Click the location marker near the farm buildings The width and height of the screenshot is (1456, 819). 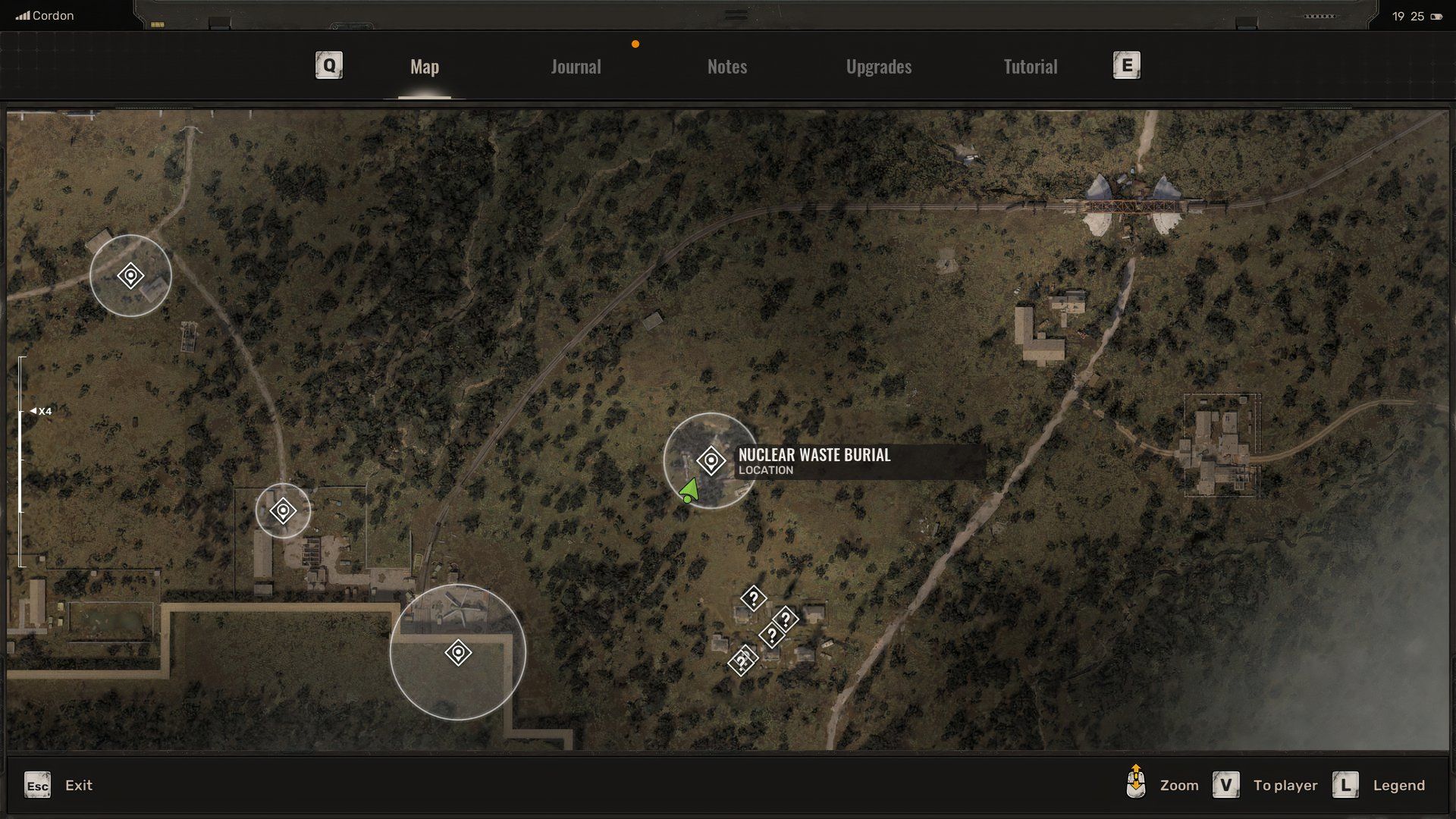(x=282, y=510)
